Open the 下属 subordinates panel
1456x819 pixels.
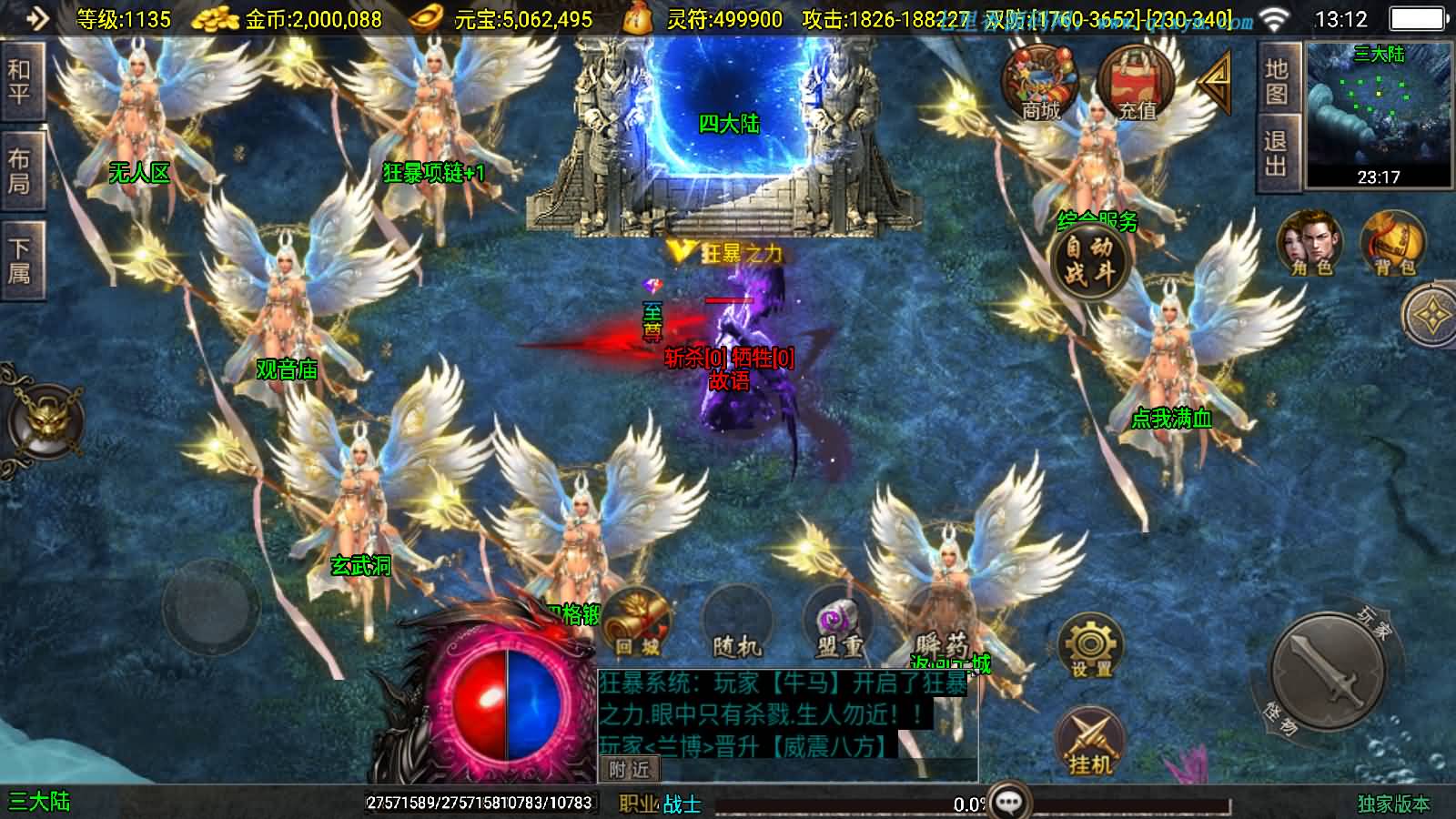click(19, 260)
